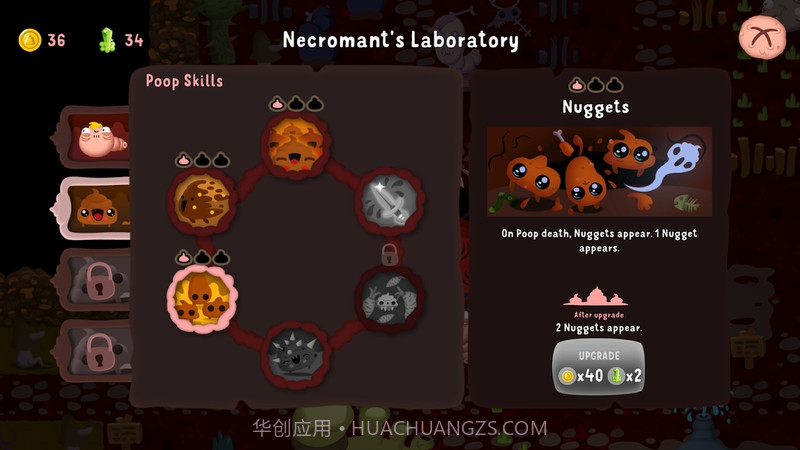Click the Nuggets skill preview image

click(x=599, y=171)
